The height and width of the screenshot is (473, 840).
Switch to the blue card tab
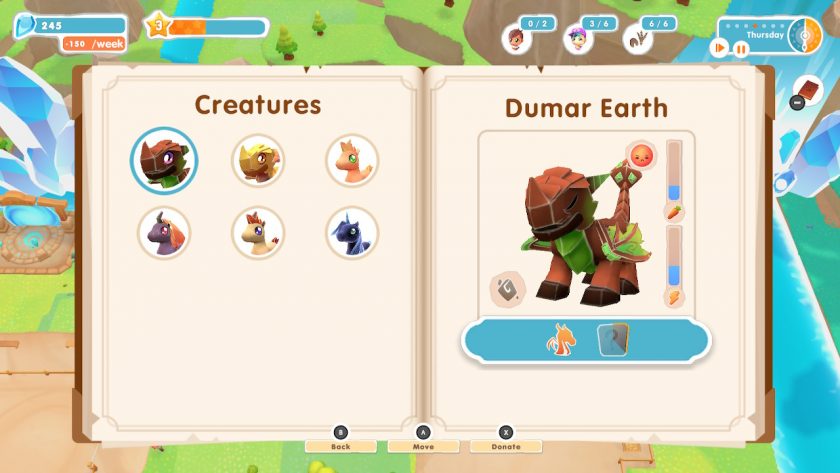[x=613, y=341]
